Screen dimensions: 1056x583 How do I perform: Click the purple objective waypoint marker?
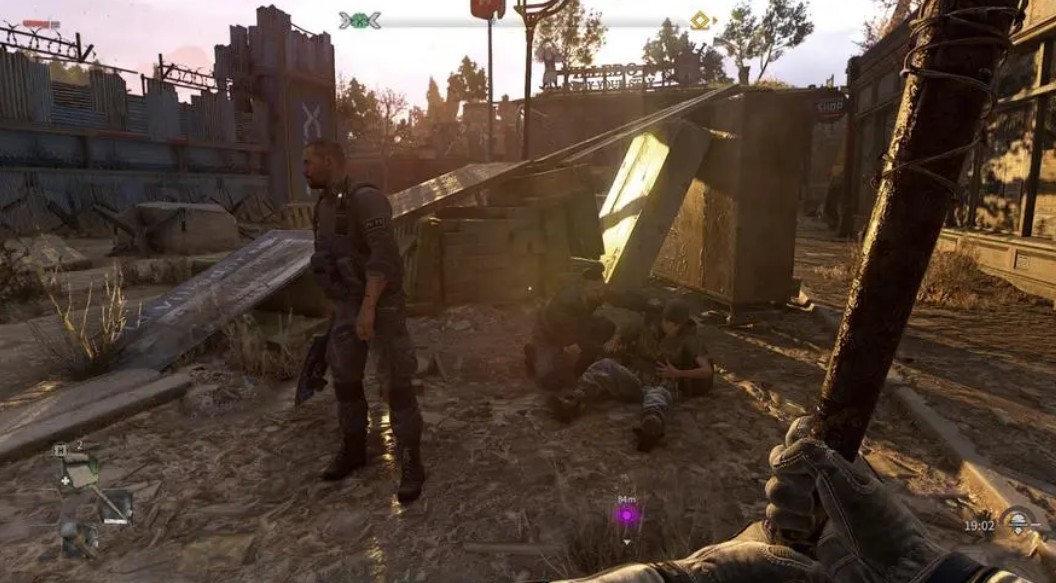[x=627, y=515]
